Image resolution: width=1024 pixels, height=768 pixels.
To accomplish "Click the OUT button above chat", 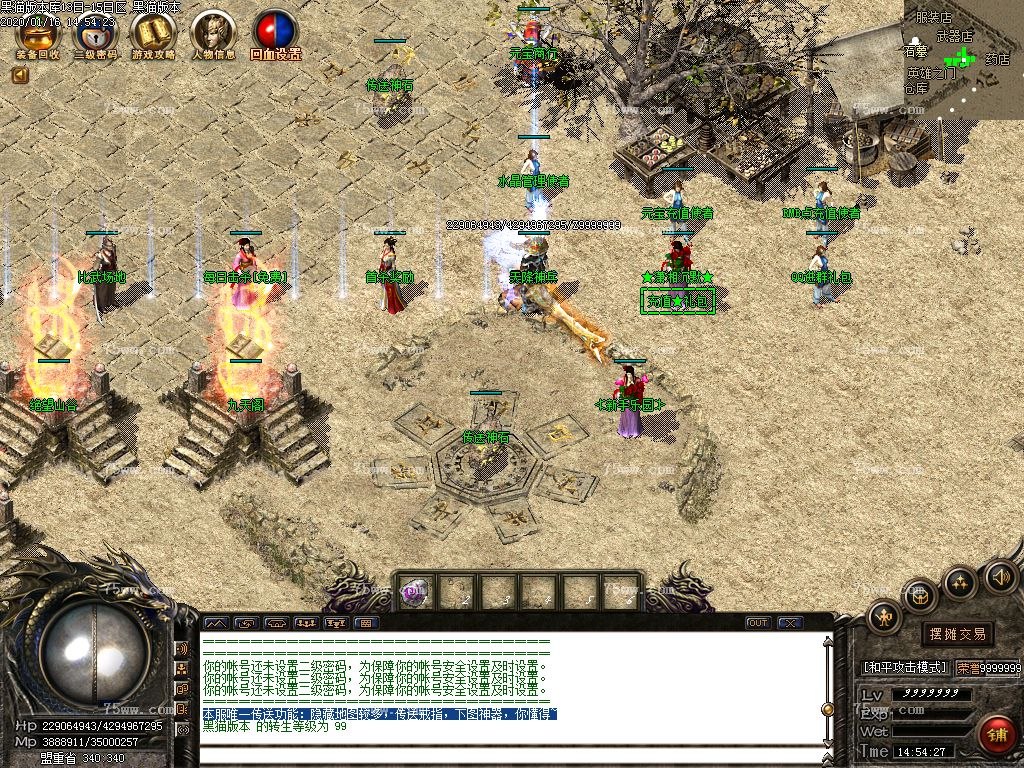I will click(x=758, y=623).
